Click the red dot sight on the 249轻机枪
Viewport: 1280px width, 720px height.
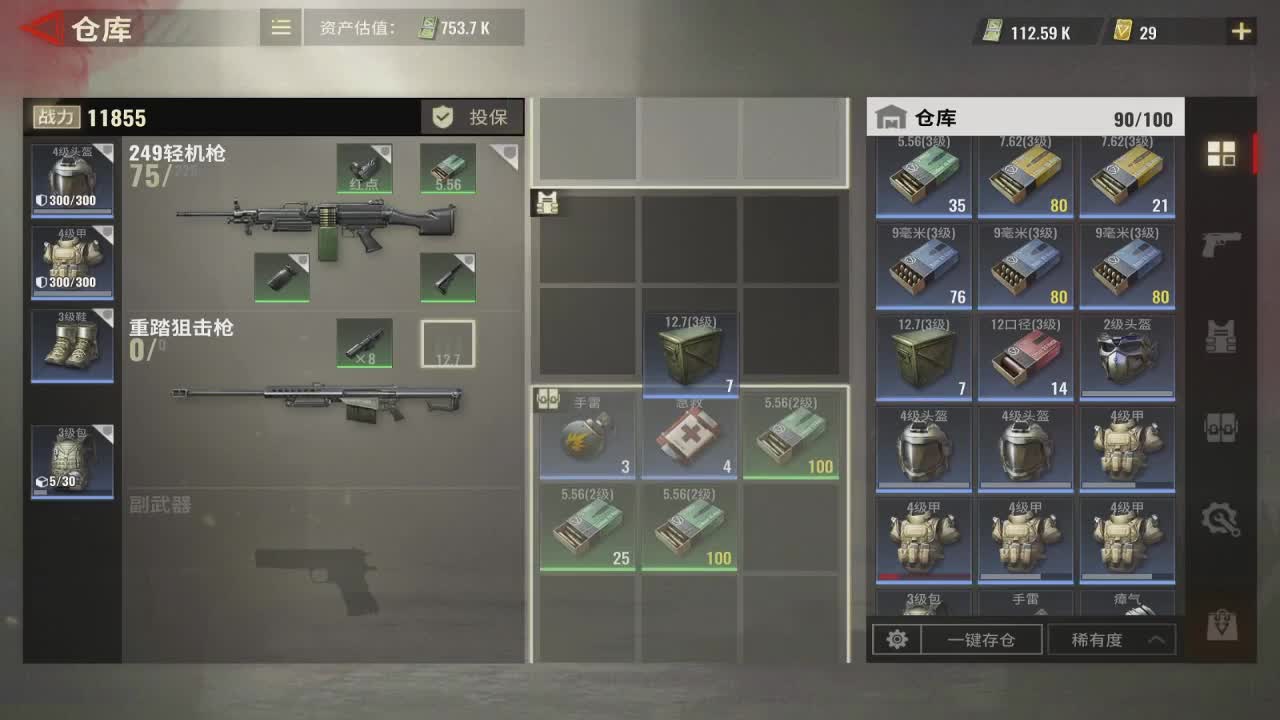[364, 169]
